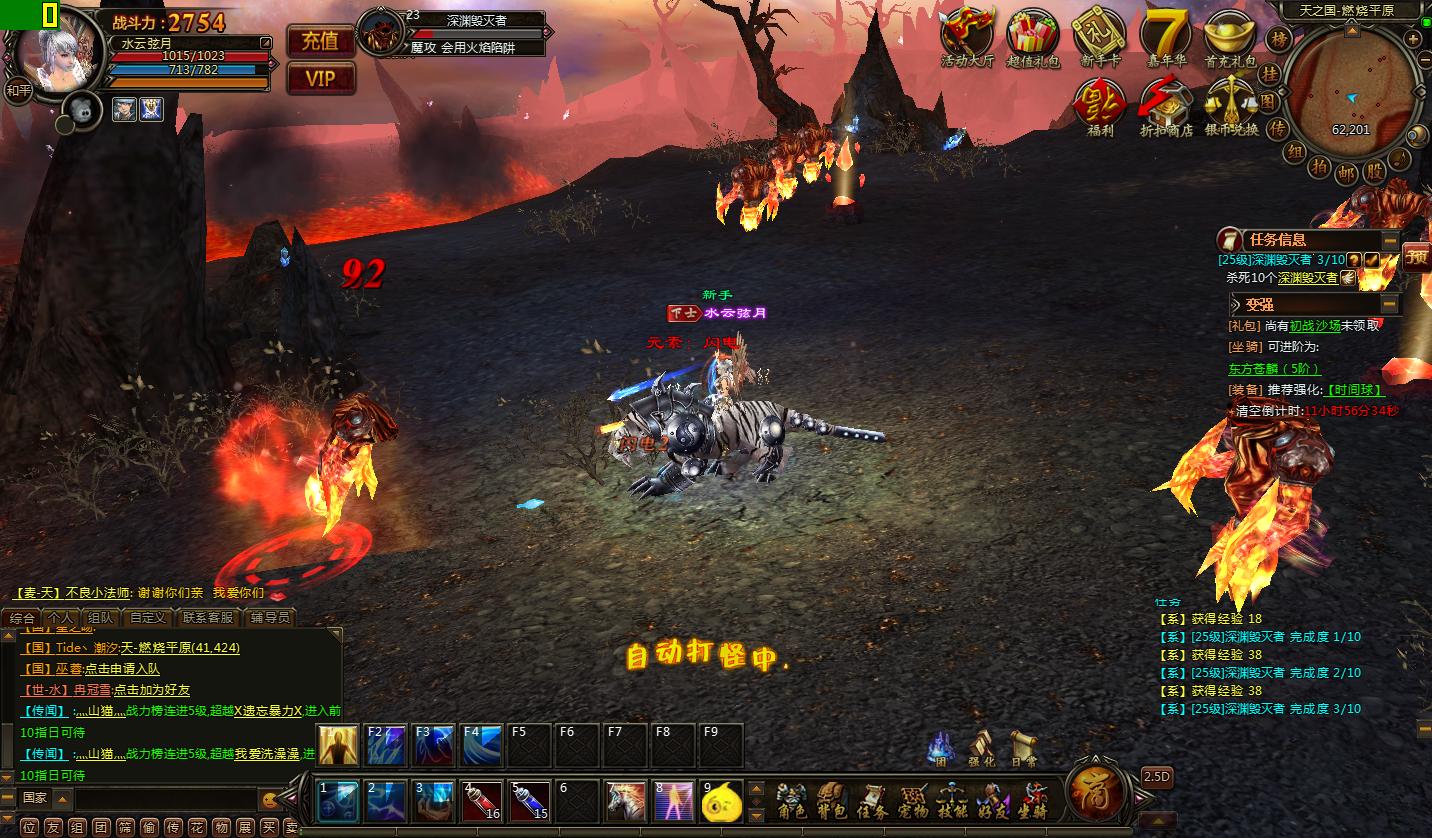The height and width of the screenshot is (838, 1432).
Task: Open the 背包 backpack menu
Action: [832, 801]
